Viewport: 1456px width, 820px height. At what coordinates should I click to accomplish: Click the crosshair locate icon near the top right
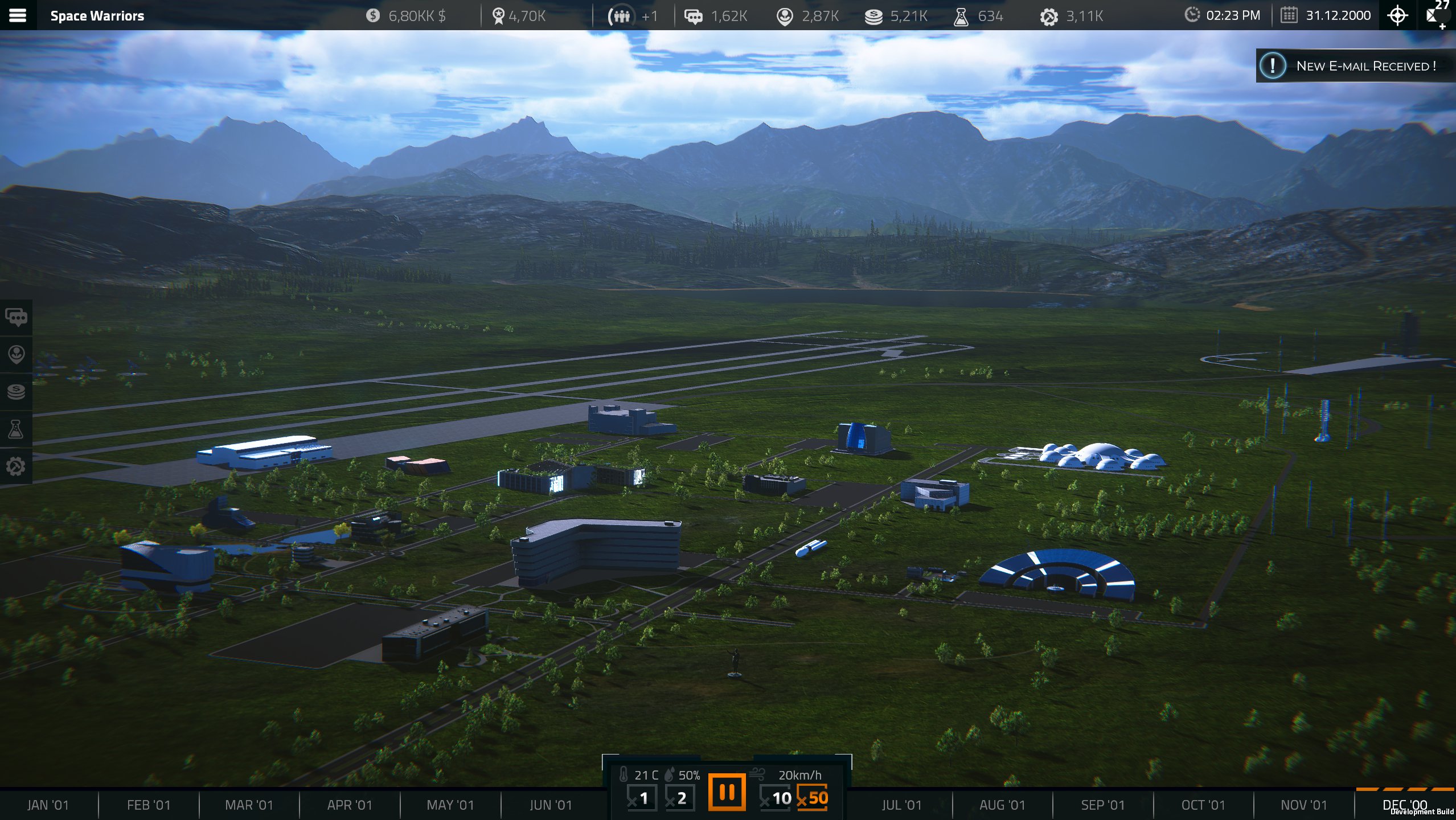click(1398, 15)
